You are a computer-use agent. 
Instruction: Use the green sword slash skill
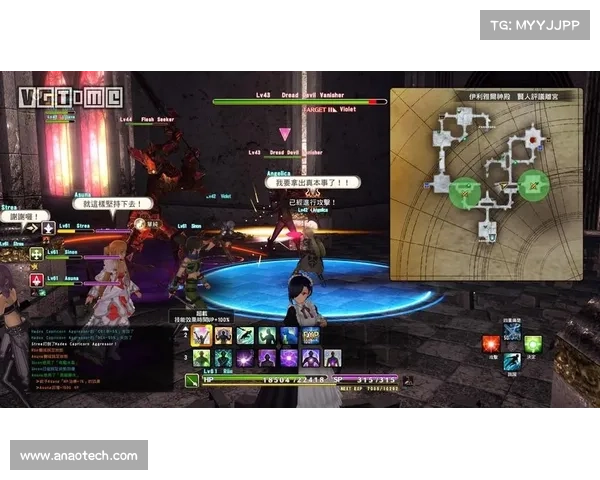[x=245, y=336]
